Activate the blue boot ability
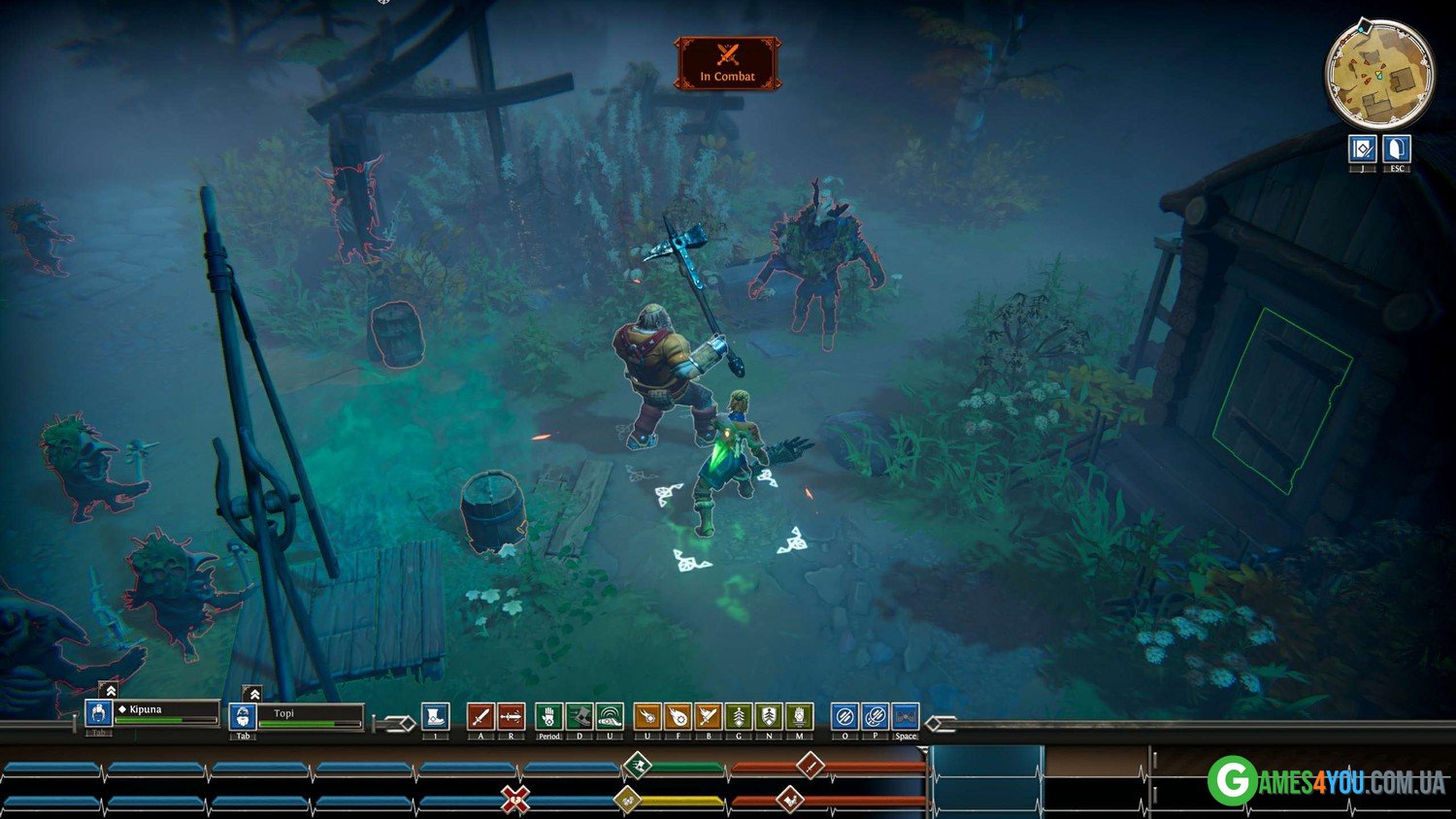The image size is (1456, 819). point(435,717)
